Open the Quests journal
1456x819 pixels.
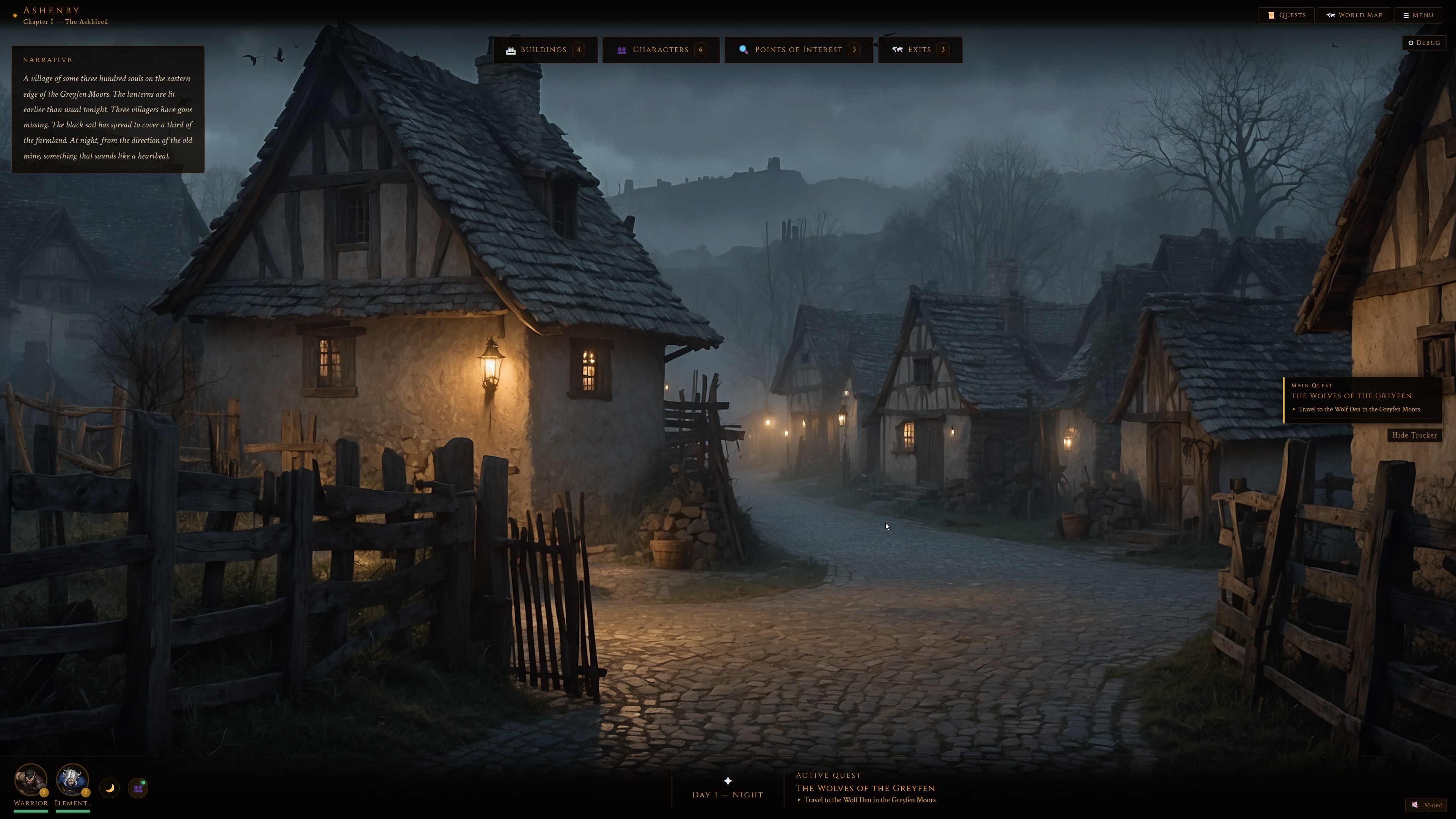pos(1286,15)
